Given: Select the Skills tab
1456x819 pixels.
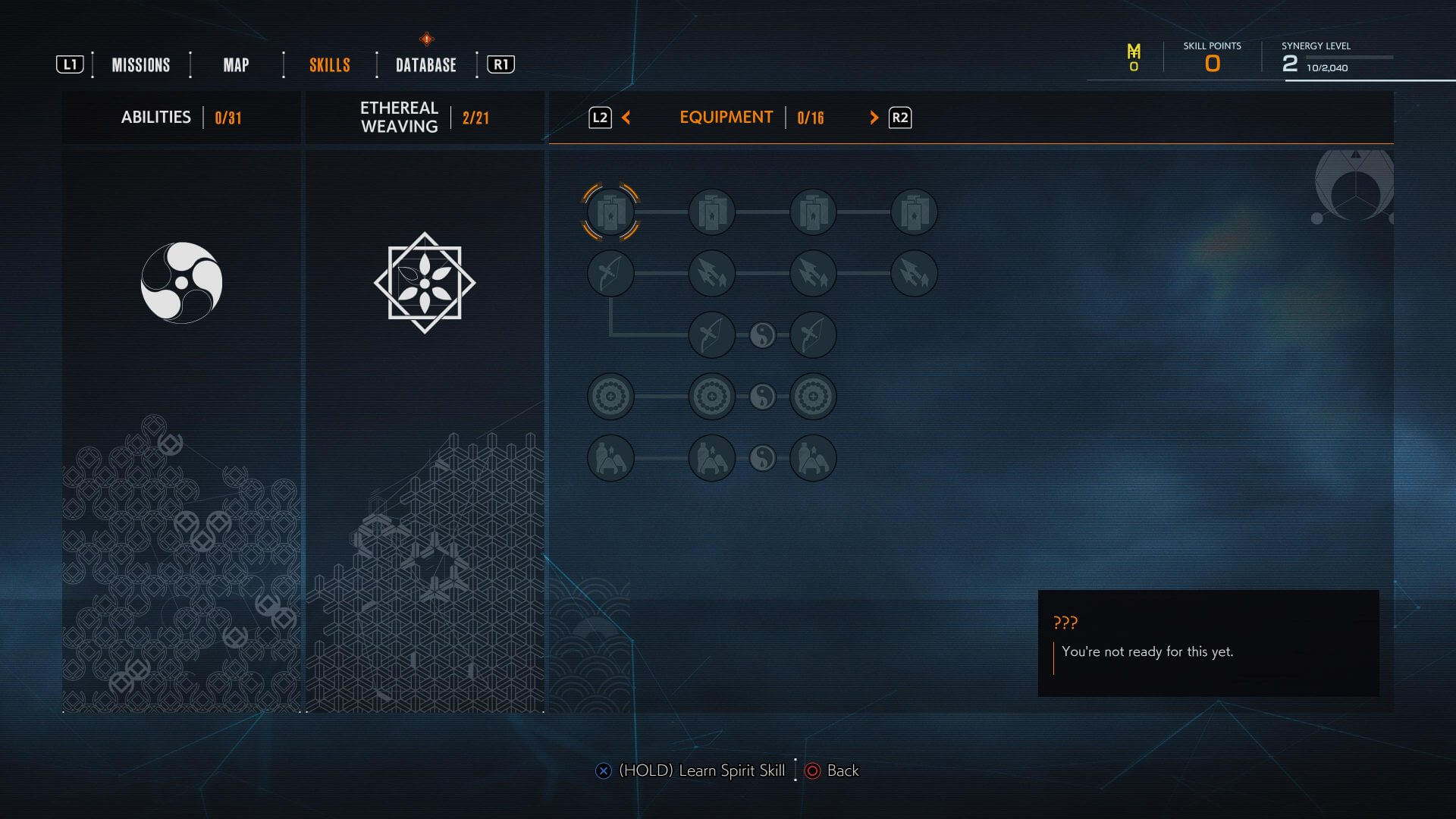Looking at the screenshot, I should pyautogui.click(x=330, y=65).
